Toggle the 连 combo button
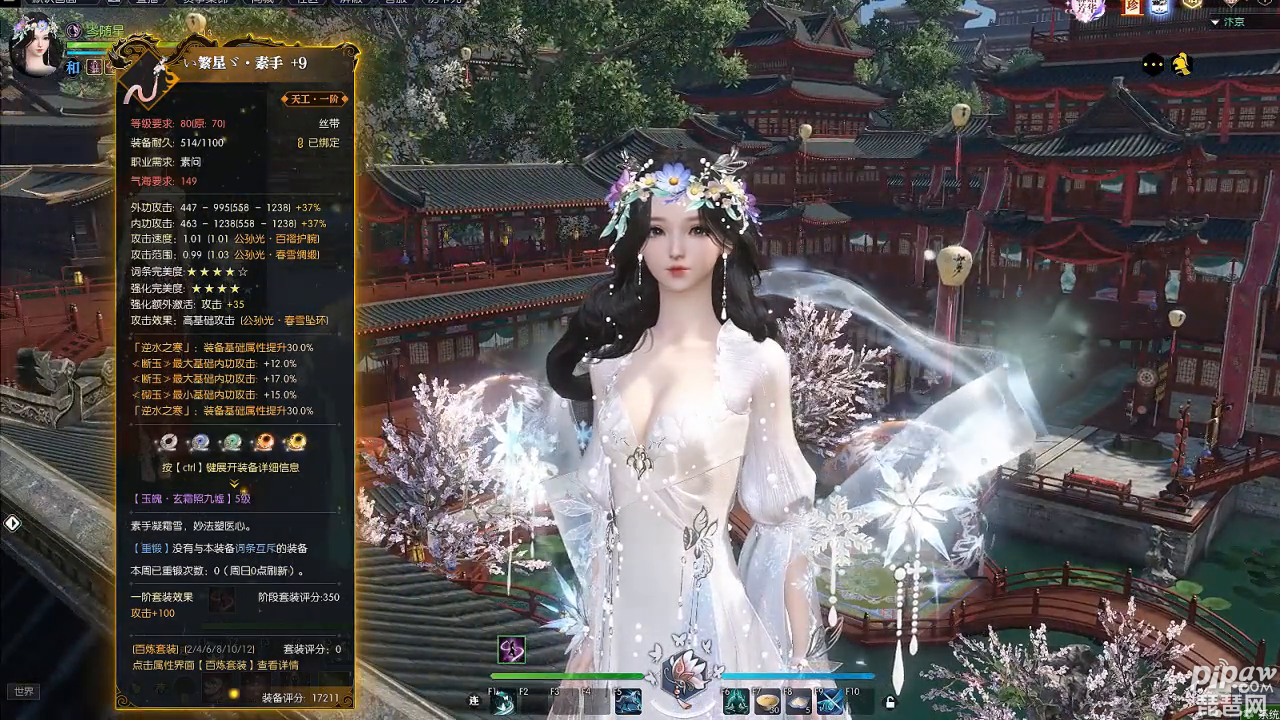The image size is (1280, 720). 474,701
